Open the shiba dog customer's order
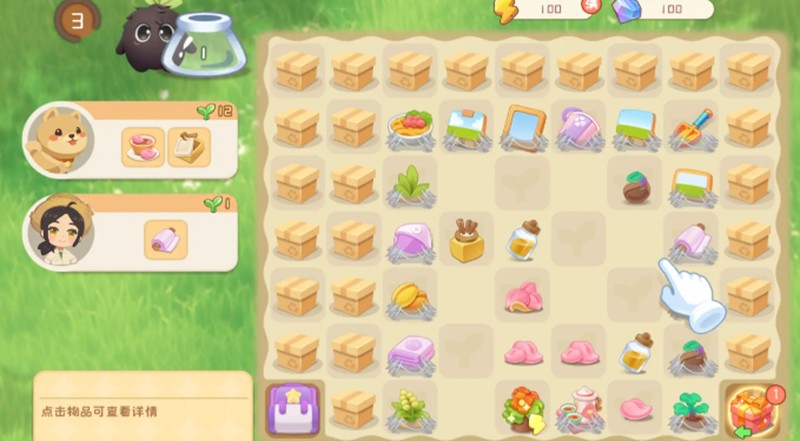The image size is (800, 441). click(x=59, y=141)
